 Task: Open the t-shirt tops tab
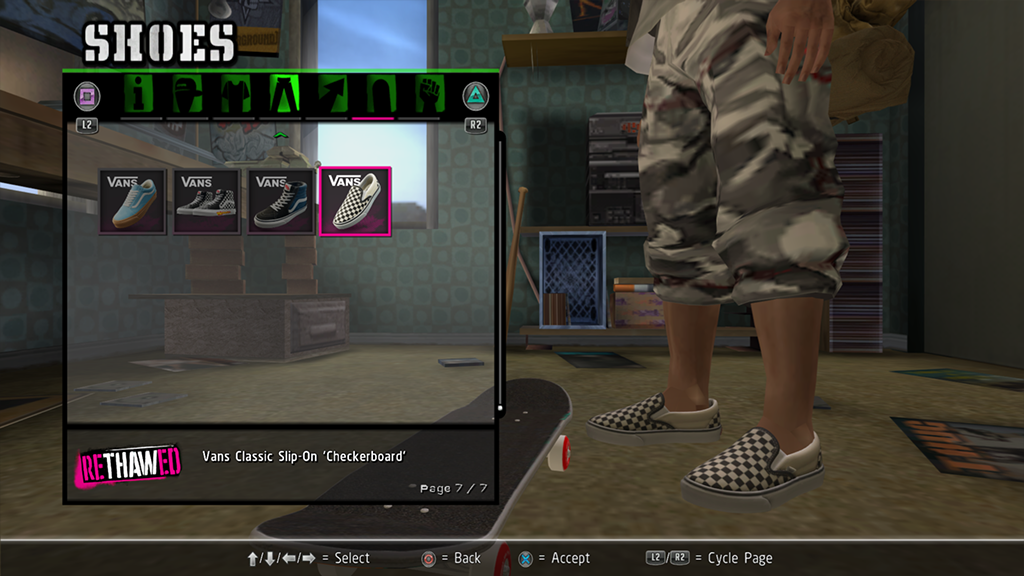click(234, 95)
